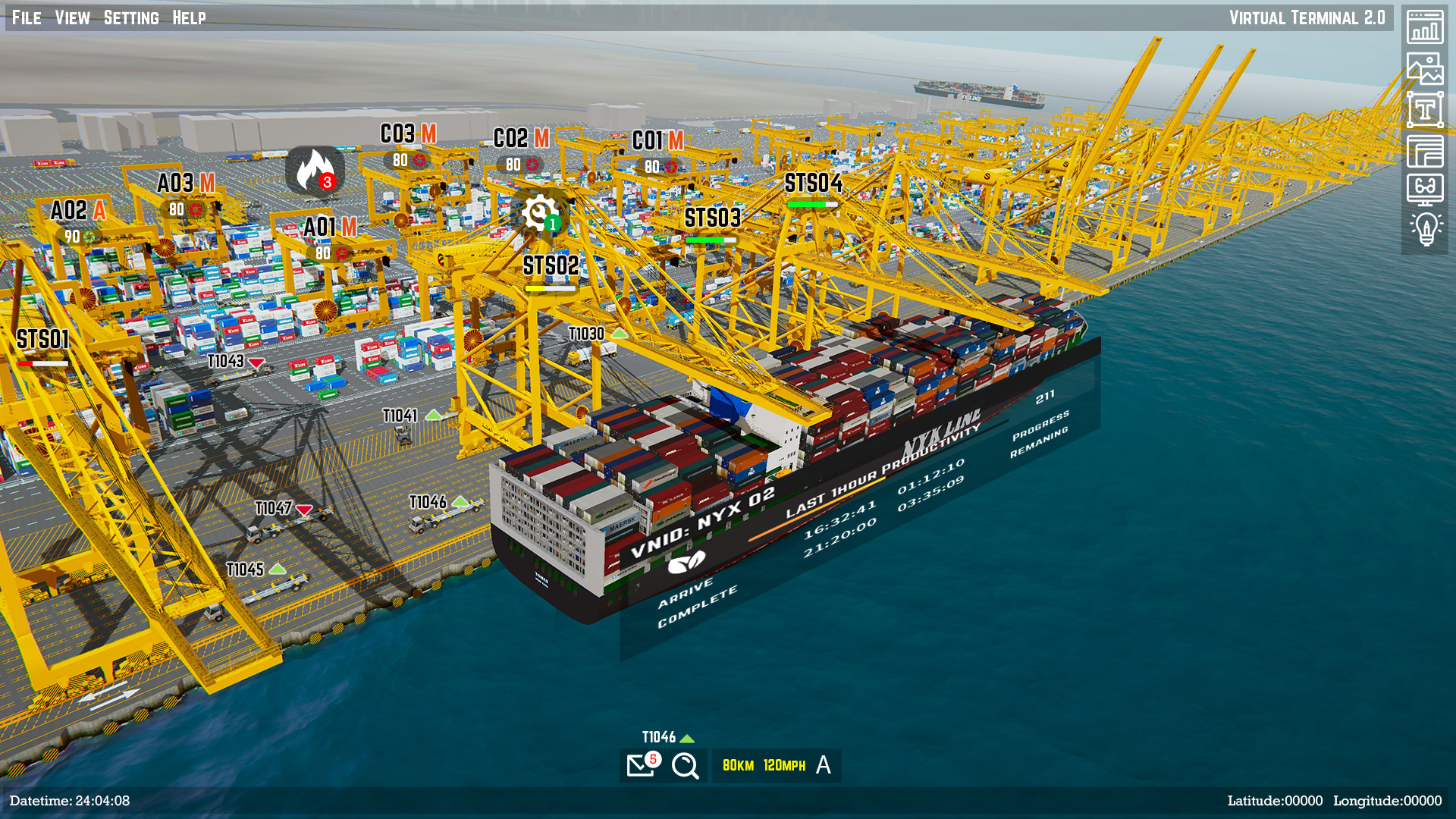The image size is (1456, 819).
Task: Open the window layout toolbar icon
Action: pyautogui.click(x=1425, y=151)
